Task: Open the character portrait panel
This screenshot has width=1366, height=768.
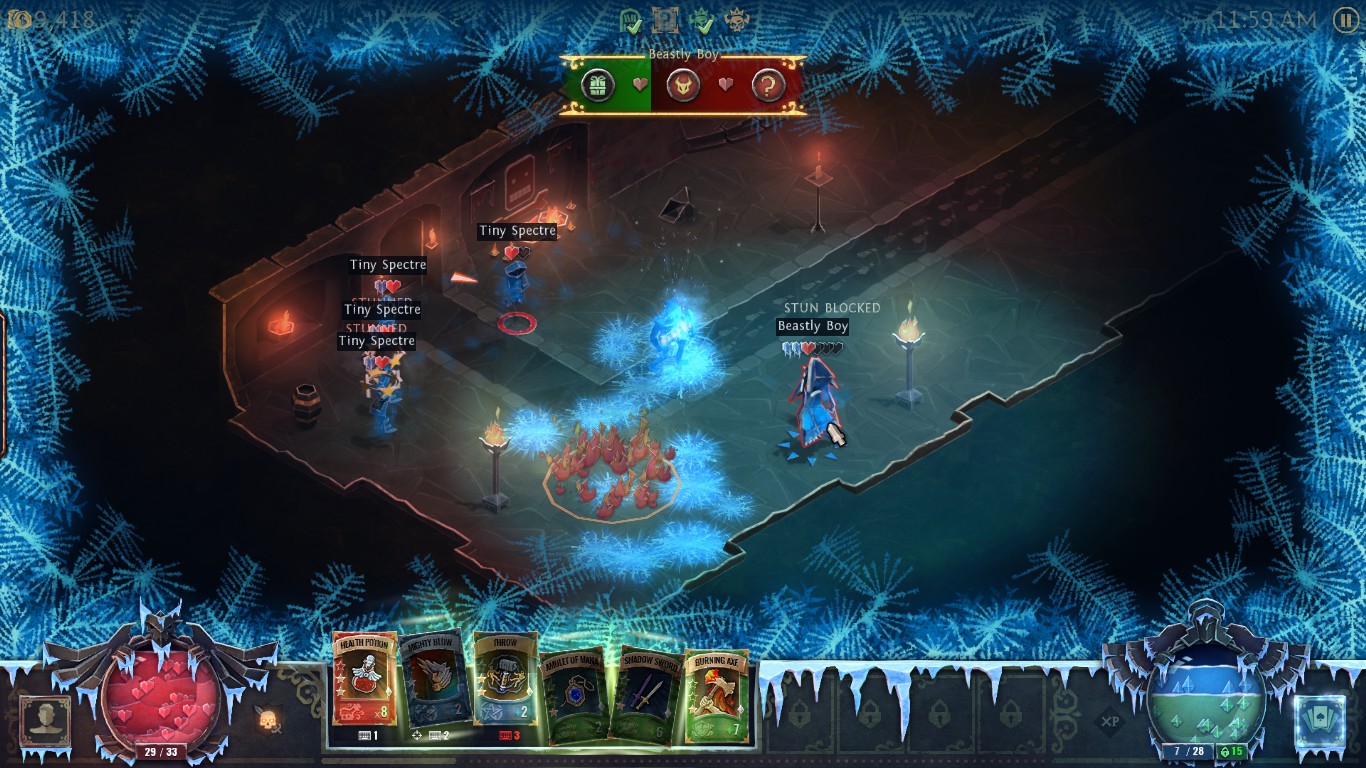Action: click(x=45, y=720)
